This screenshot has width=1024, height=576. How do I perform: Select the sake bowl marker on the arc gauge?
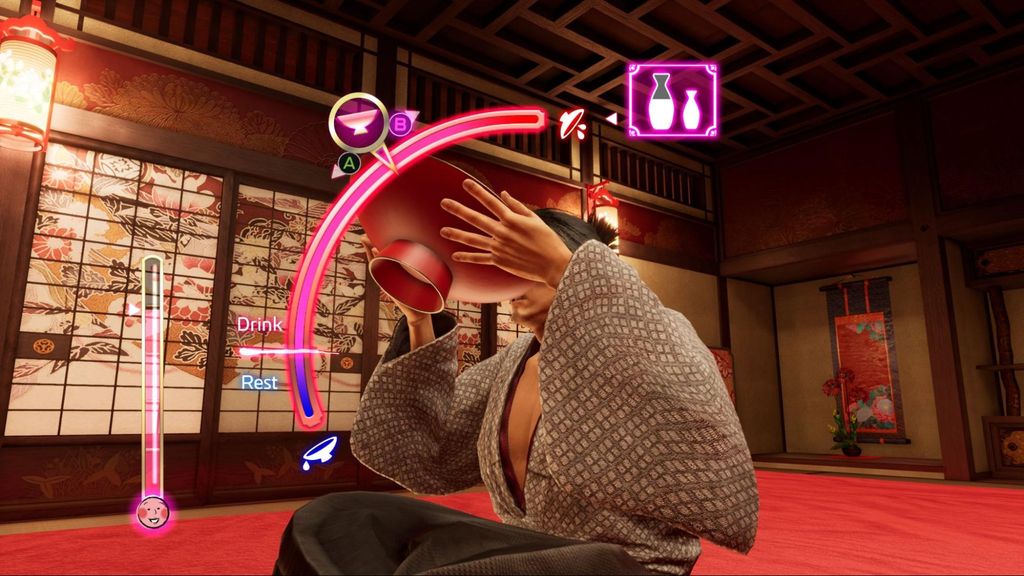pos(359,122)
